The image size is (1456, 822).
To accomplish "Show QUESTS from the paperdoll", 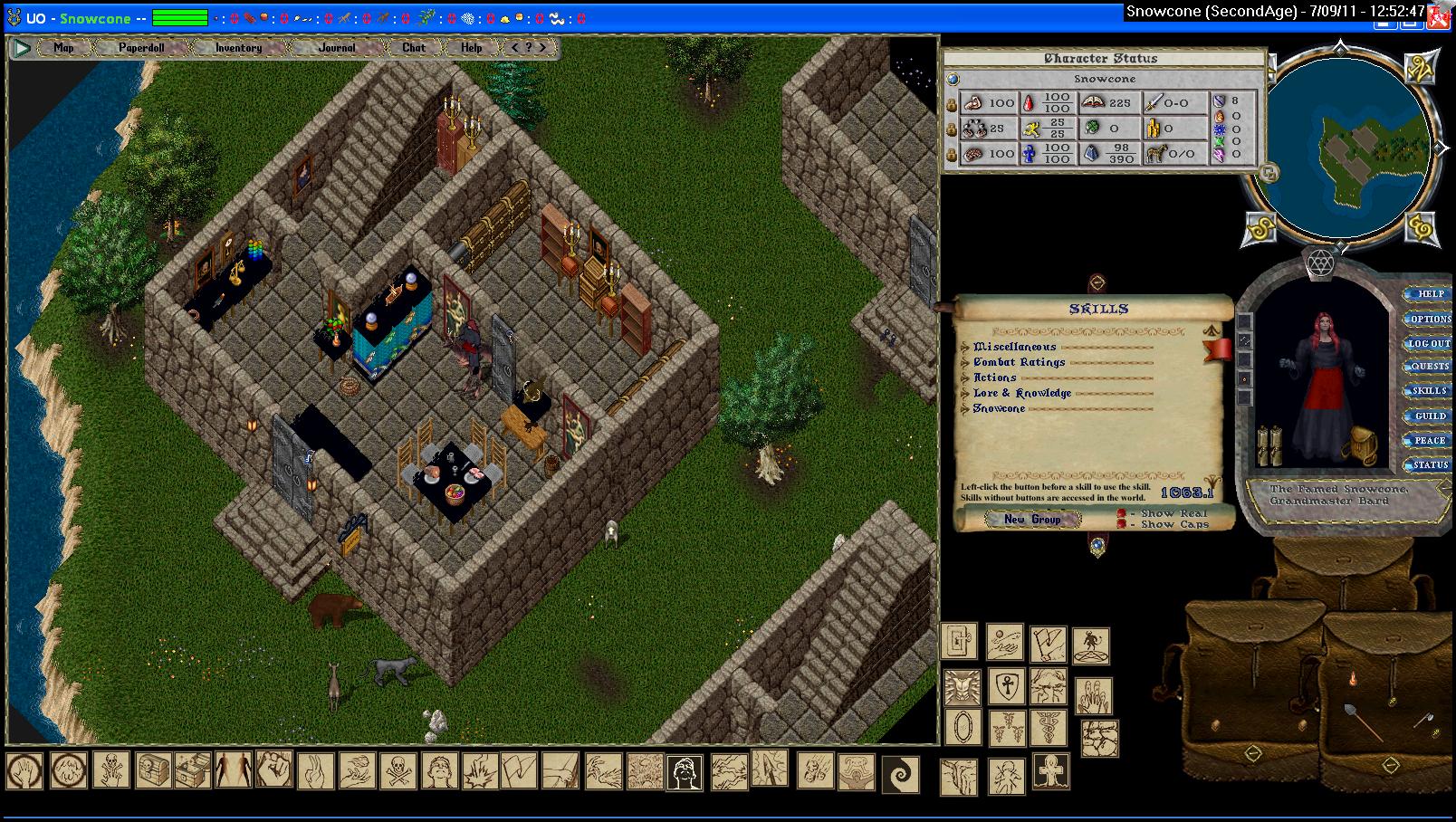I will coord(1430,368).
